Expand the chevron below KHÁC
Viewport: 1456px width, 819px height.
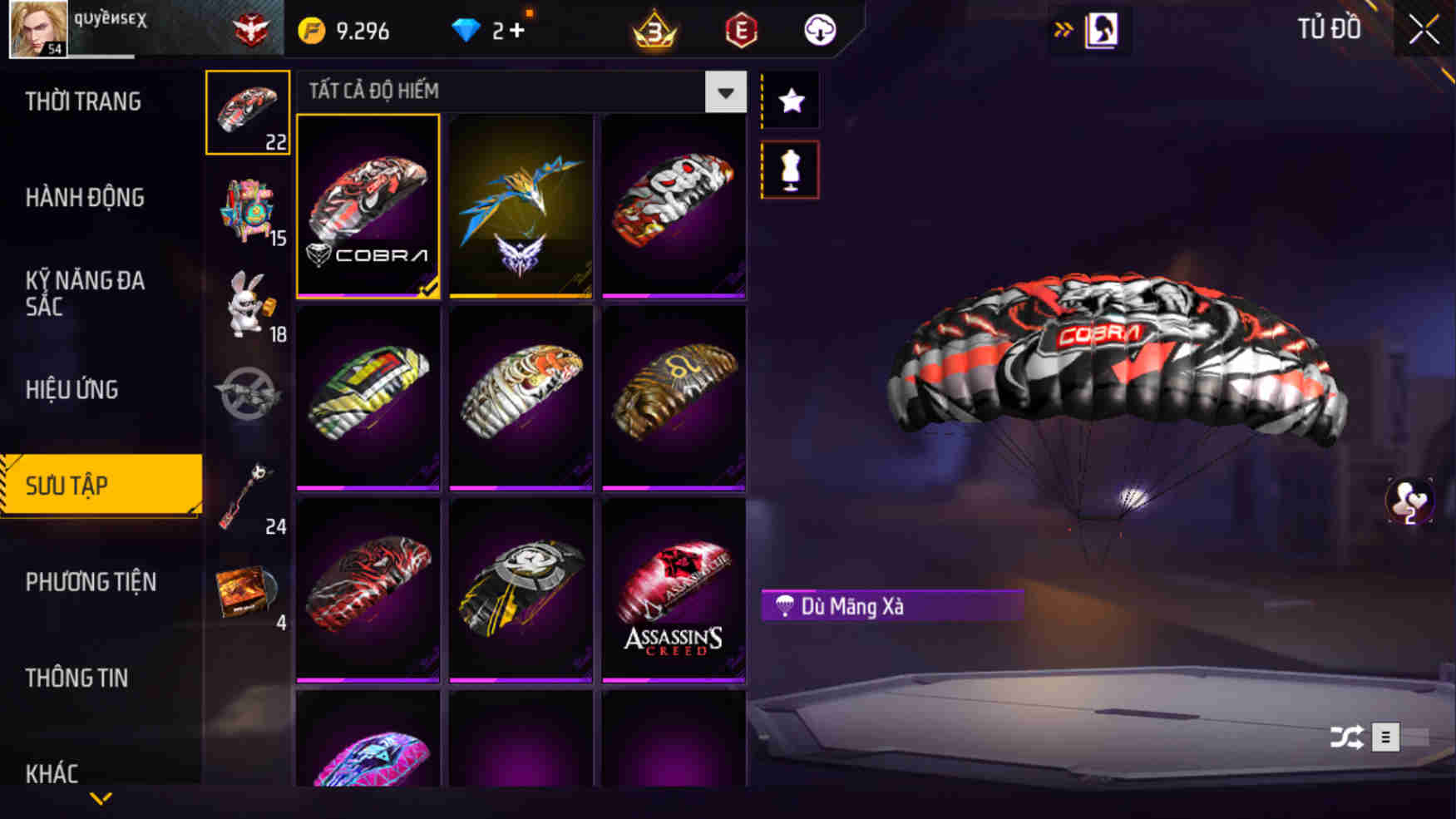click(101, 799)
